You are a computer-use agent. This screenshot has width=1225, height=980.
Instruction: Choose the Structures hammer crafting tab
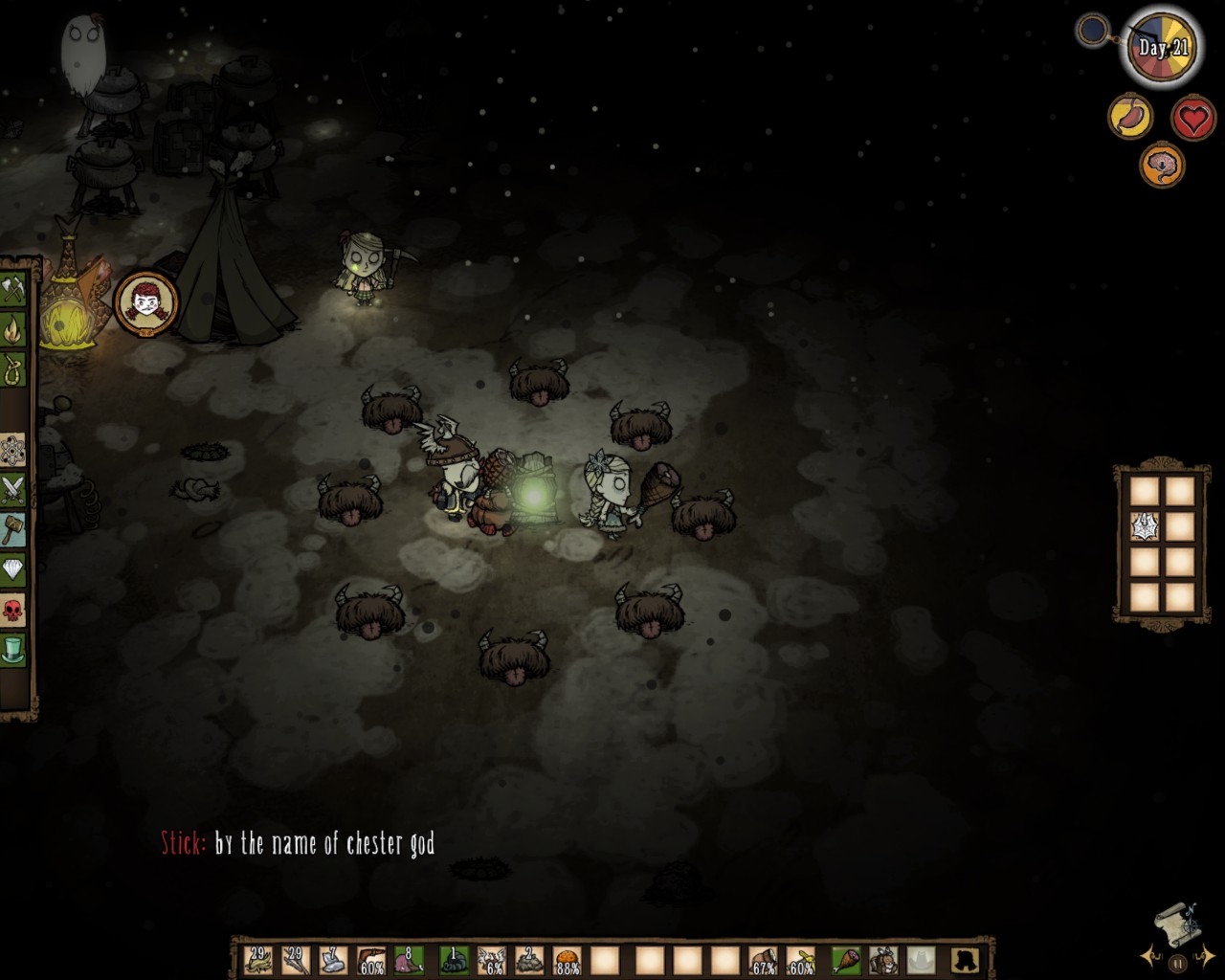[x=13, y=528]
